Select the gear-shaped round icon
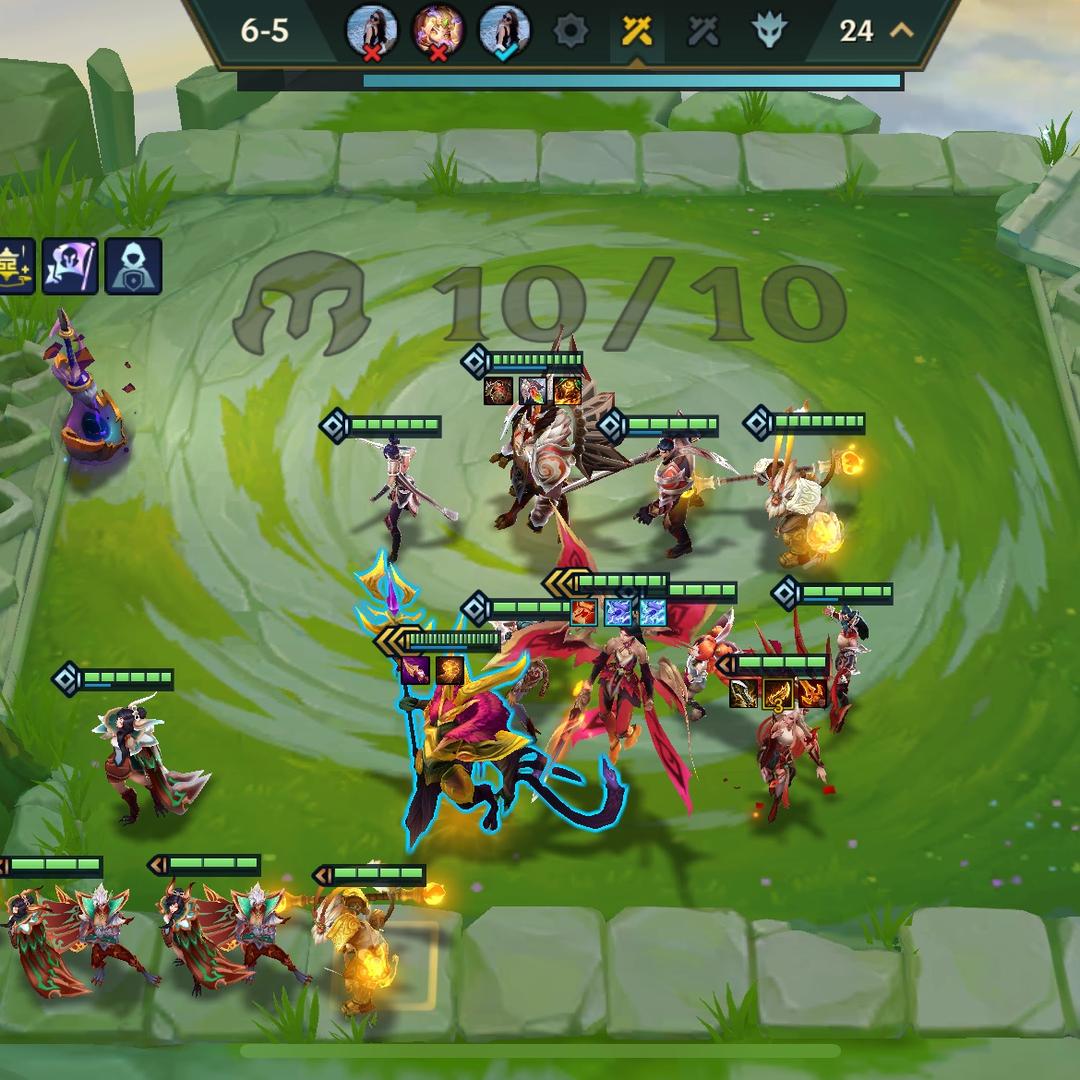 tap(571, 31)
